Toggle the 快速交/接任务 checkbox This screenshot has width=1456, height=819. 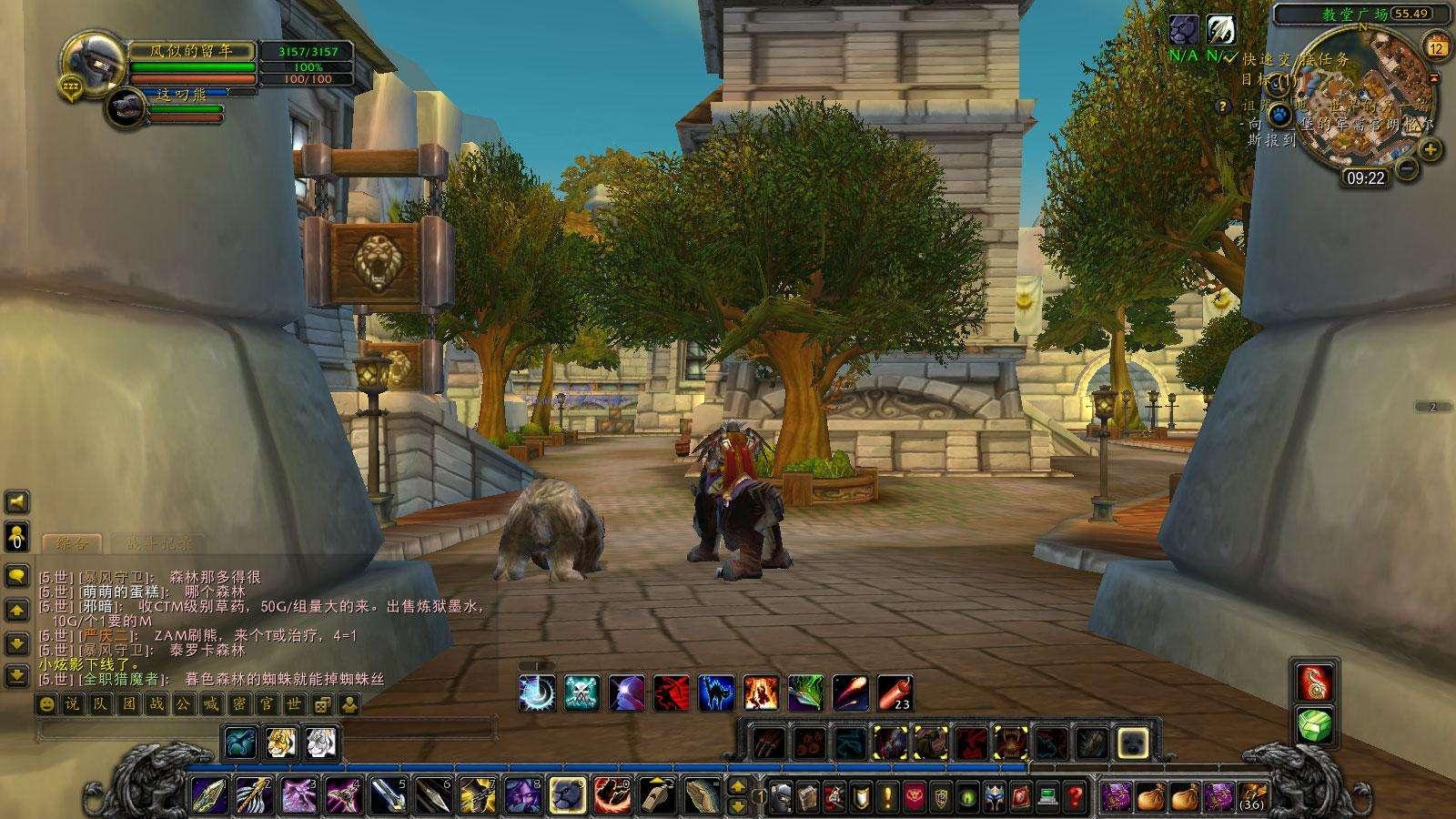tap(1230, 57)
